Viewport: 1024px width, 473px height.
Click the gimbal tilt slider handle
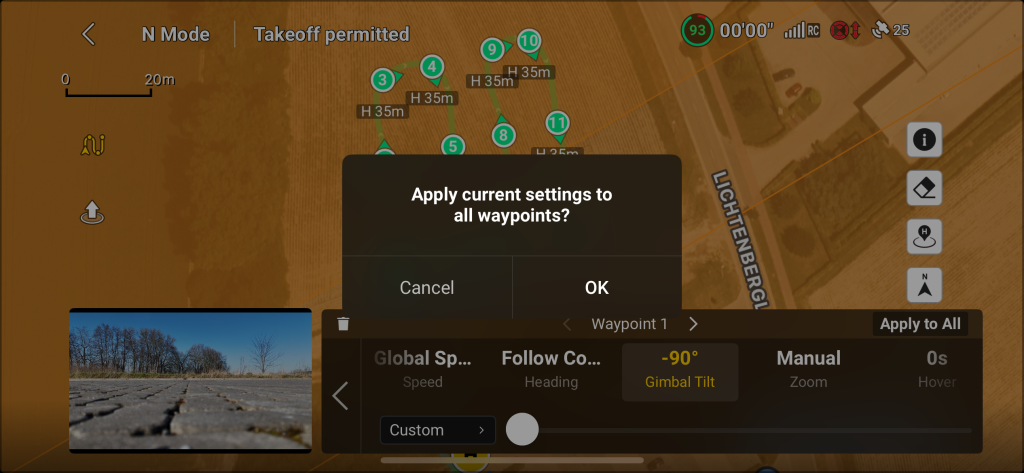pos(522,430)
